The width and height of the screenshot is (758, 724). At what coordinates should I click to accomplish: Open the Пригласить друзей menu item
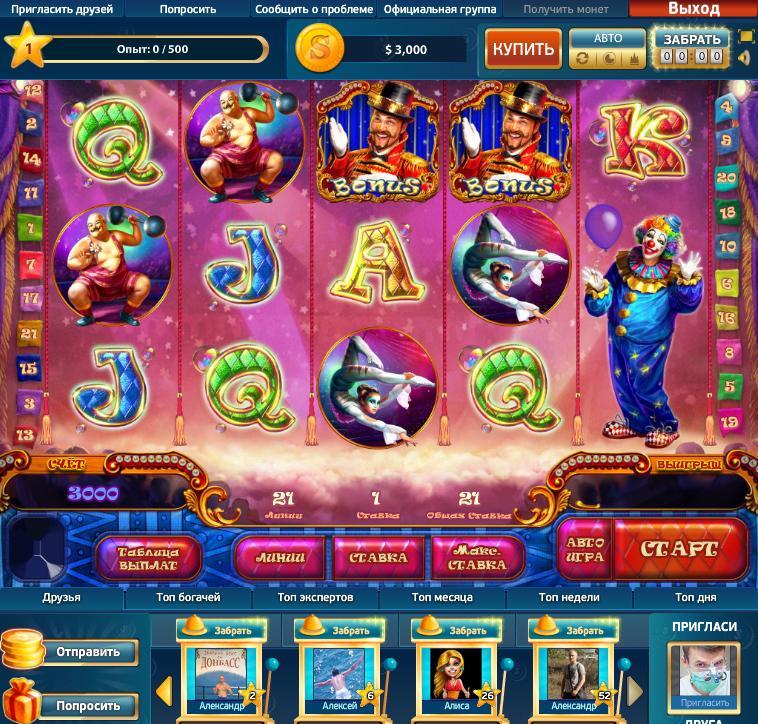coord(62,9)
